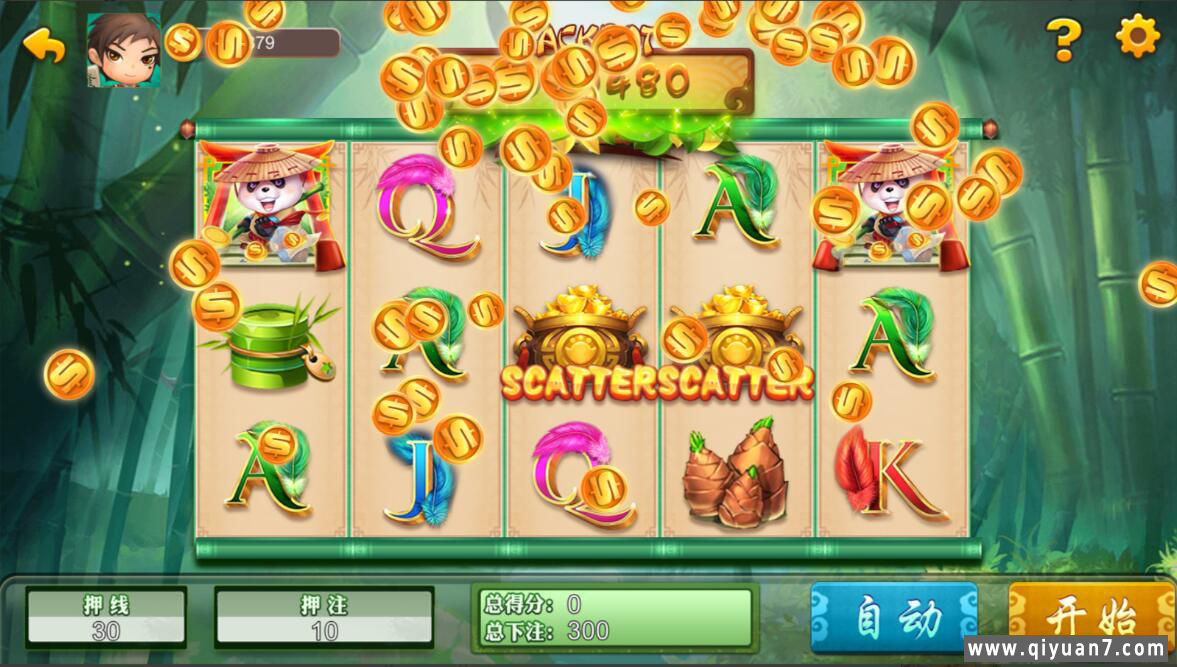This screenshot has height=667, width=1177.
Task: Open the gear settings menu
Action: 1137,37
